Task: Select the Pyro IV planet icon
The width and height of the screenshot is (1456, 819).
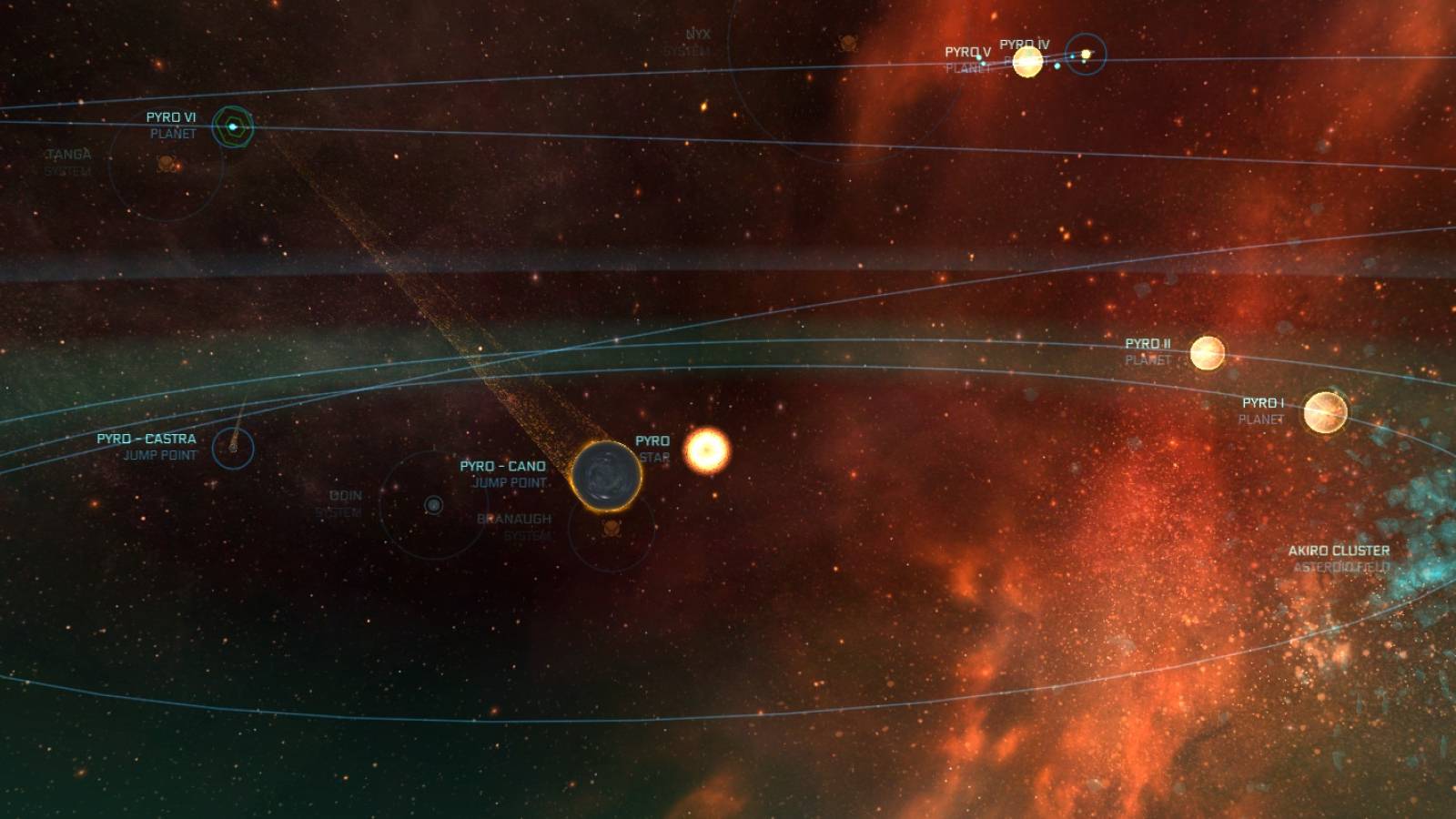Action: click(x=1085, y=54)
